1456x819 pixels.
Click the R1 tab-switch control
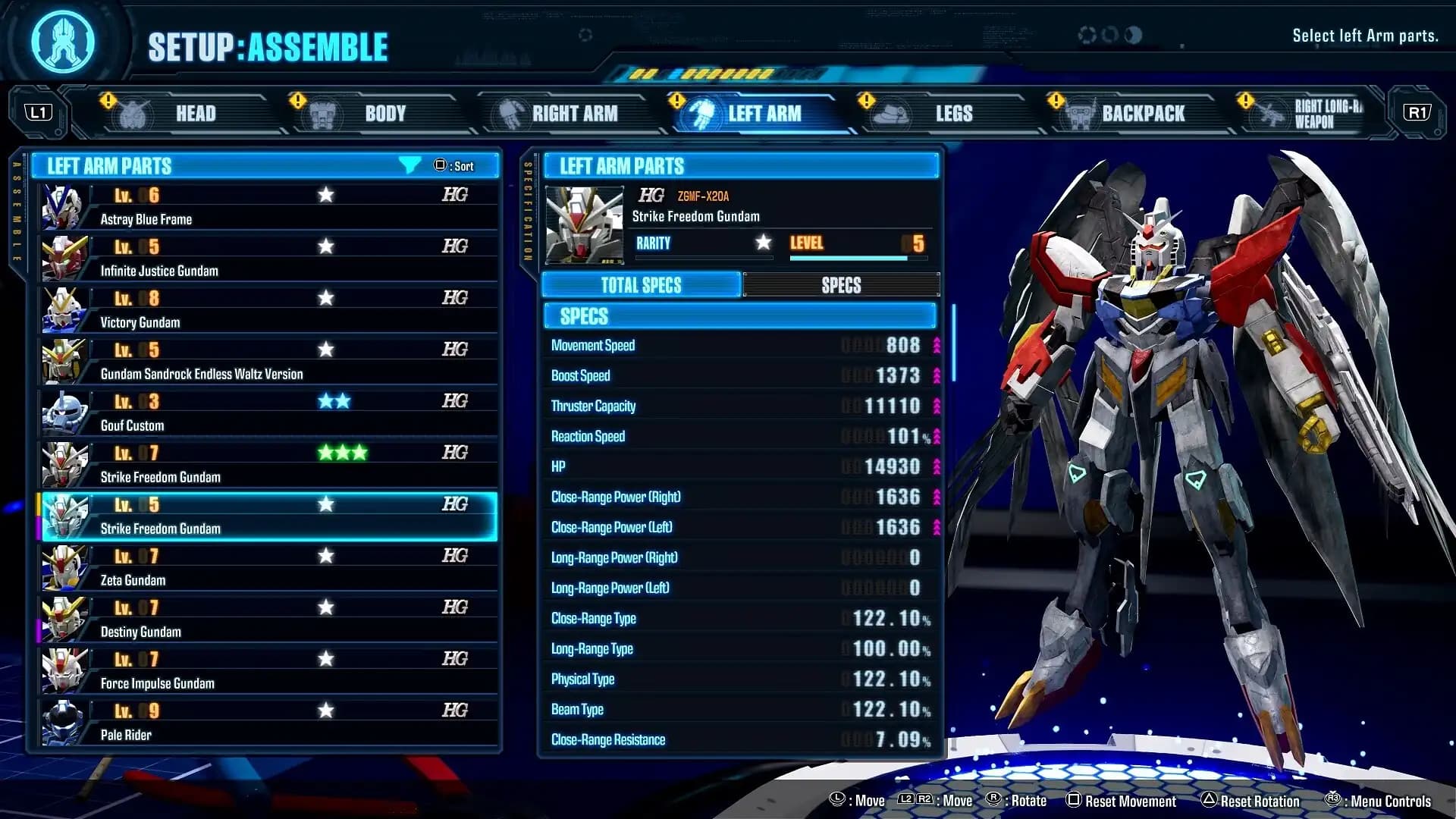[1417, 111]
